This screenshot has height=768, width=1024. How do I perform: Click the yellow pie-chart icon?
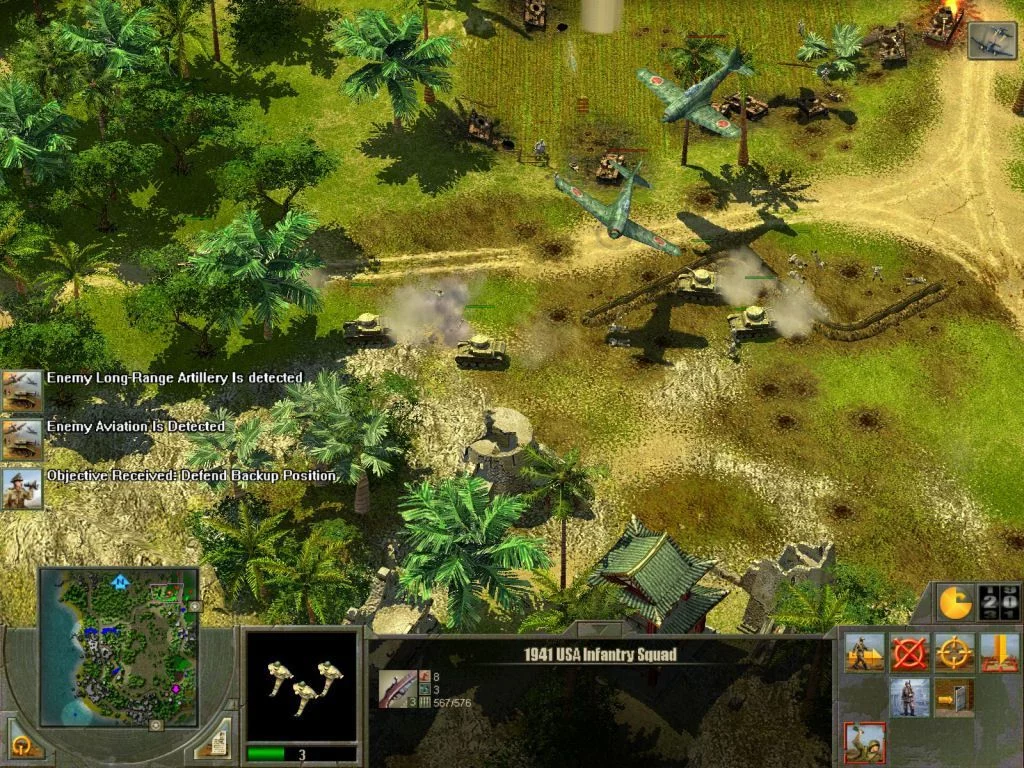(953, 602)
